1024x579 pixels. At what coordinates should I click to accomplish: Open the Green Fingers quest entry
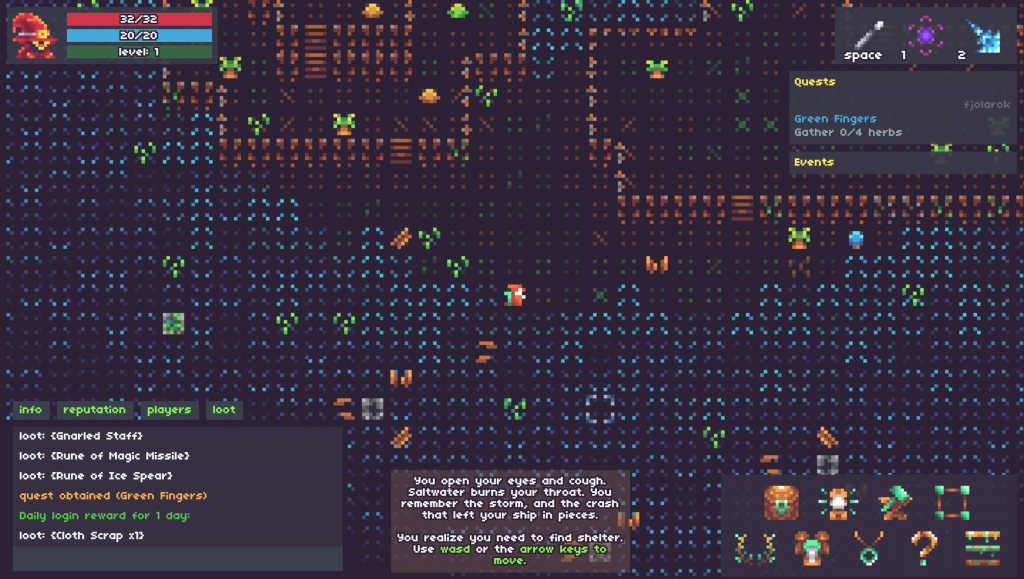[x=835, y=119]
